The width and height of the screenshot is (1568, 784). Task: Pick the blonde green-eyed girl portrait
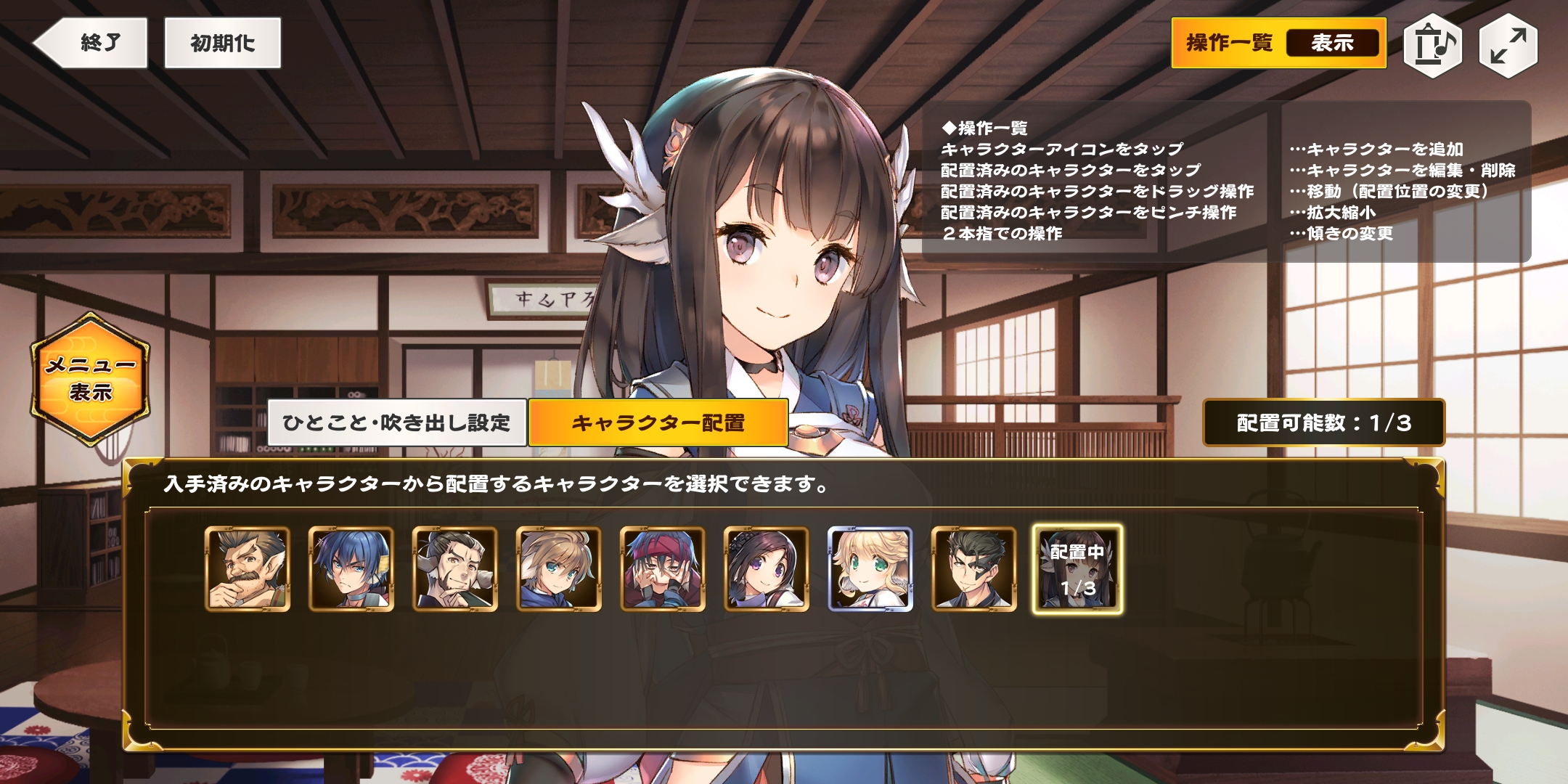pos(870,569)
